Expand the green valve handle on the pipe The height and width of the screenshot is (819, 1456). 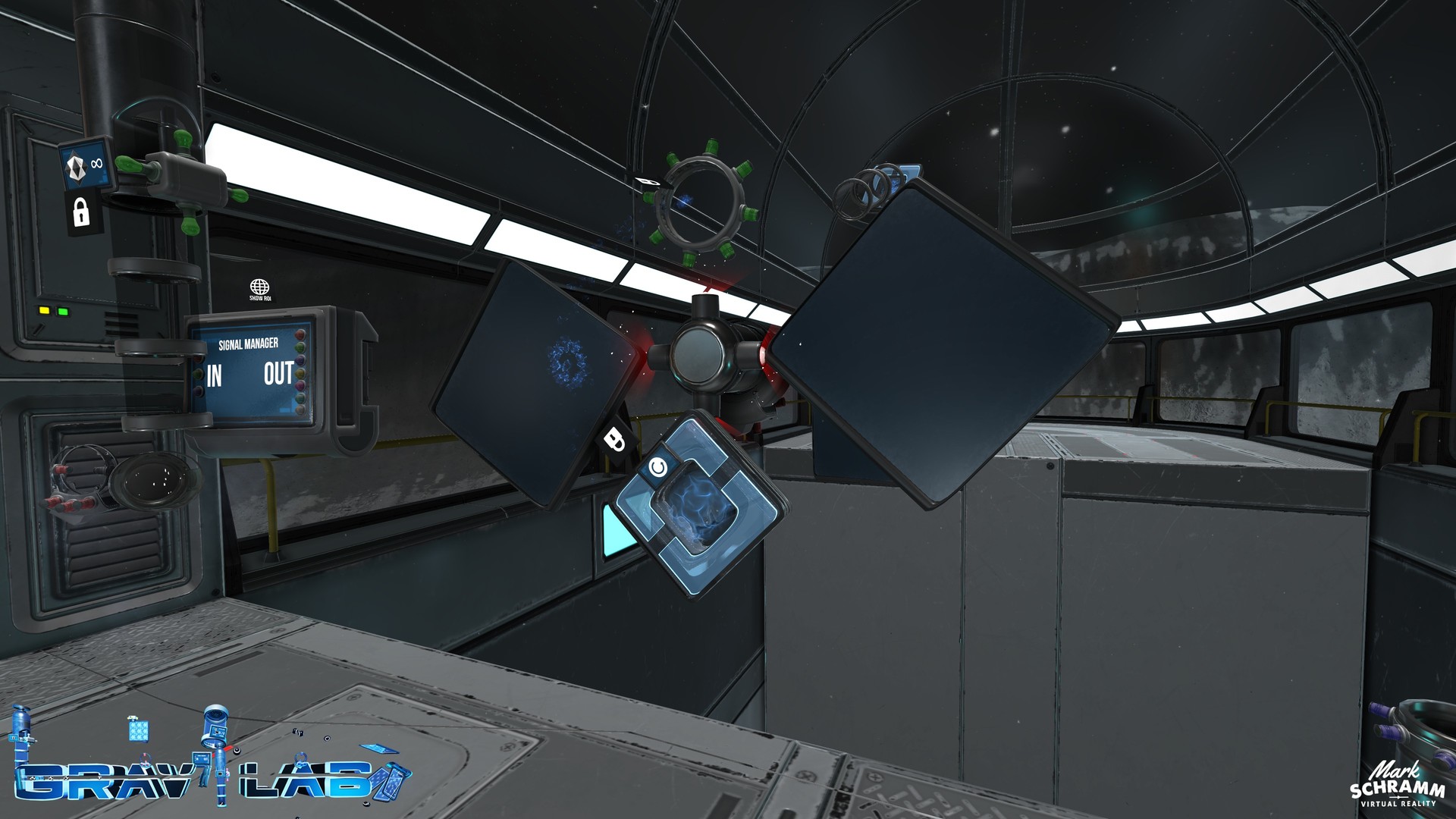point(132,165)
